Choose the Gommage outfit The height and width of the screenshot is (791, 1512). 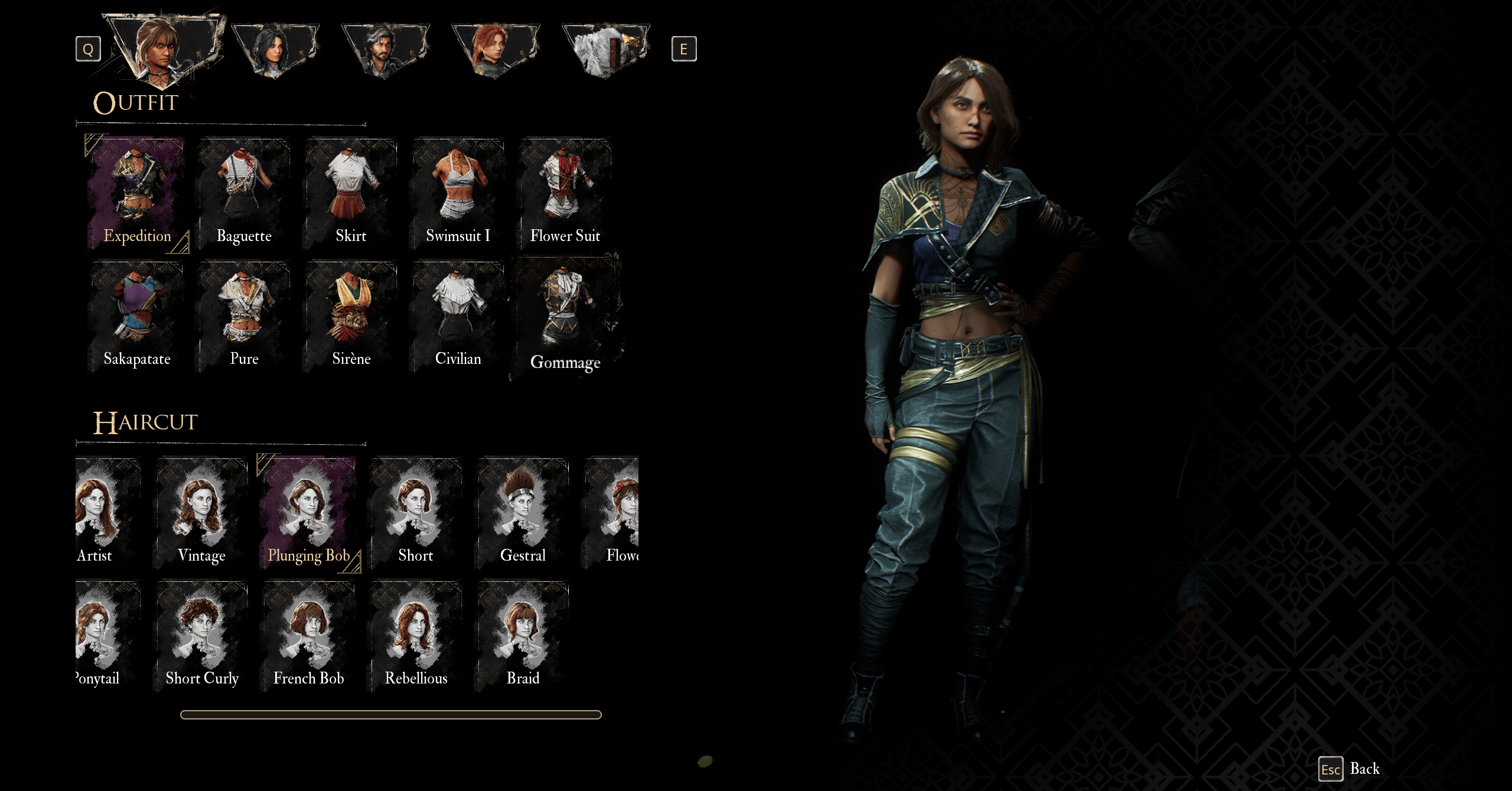click(x=565, y=317)
